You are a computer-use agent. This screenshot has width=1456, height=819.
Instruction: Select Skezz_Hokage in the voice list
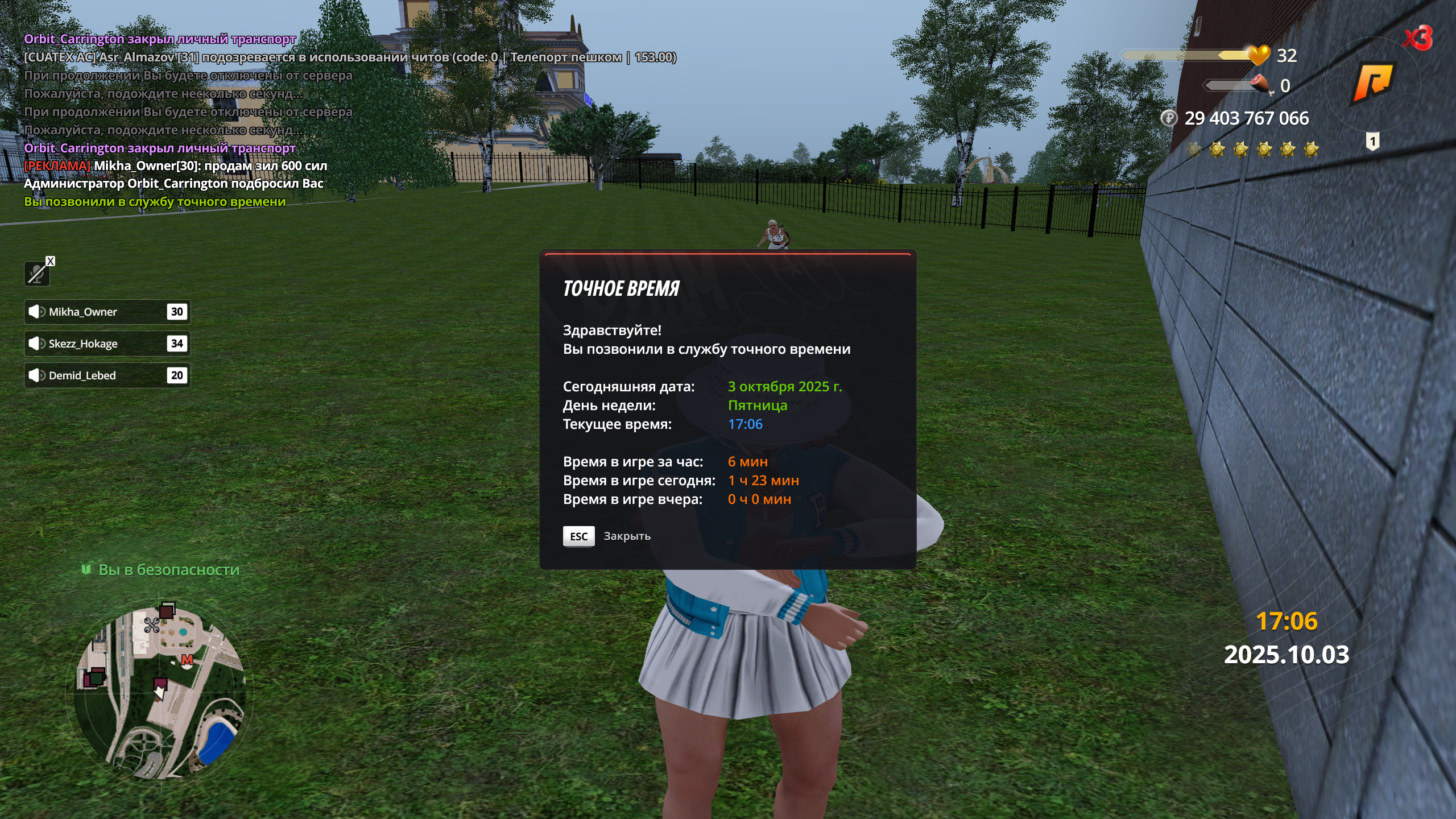tap(107, 344)
